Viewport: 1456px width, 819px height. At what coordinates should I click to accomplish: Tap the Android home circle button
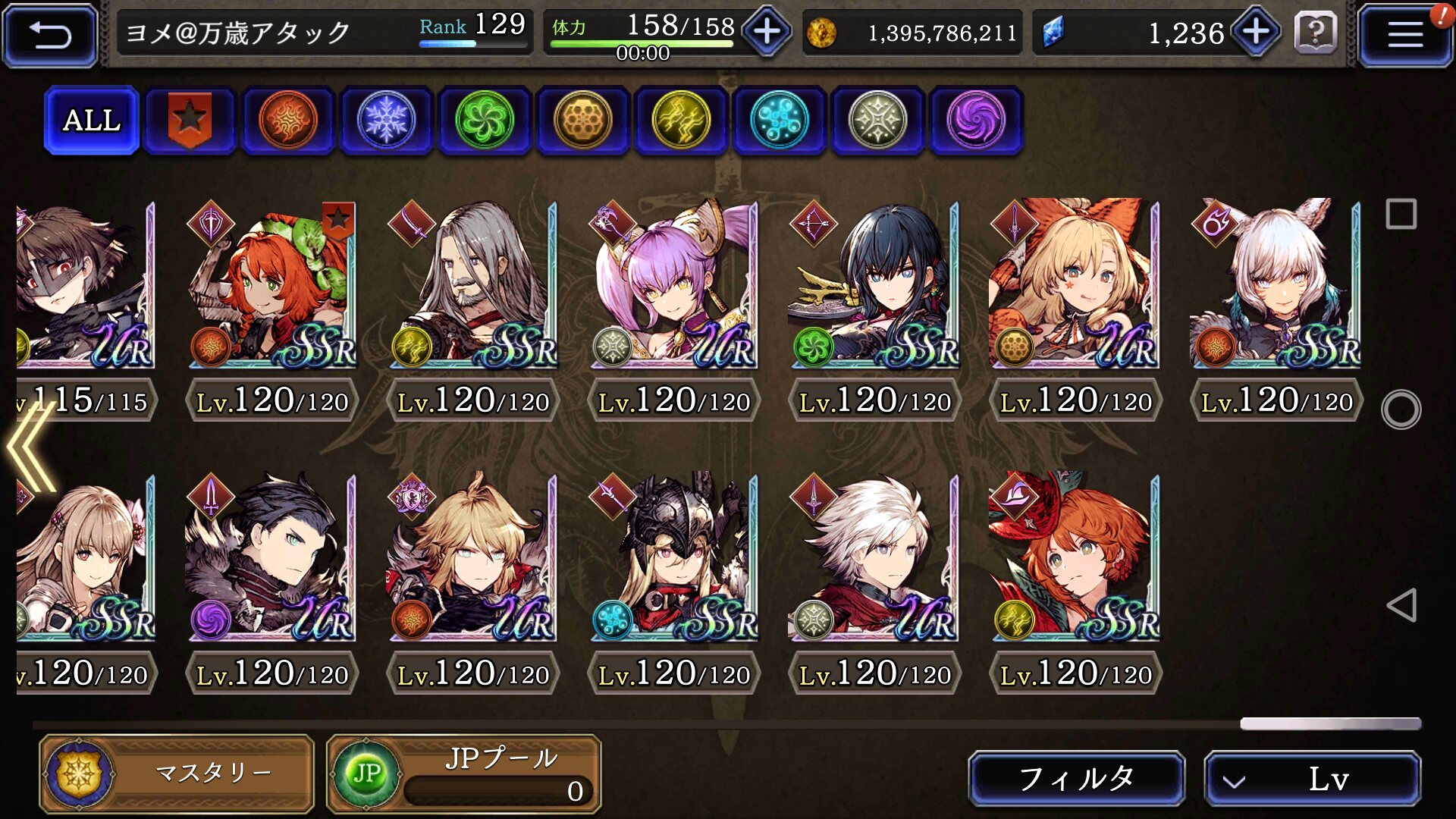point(1401,410)
